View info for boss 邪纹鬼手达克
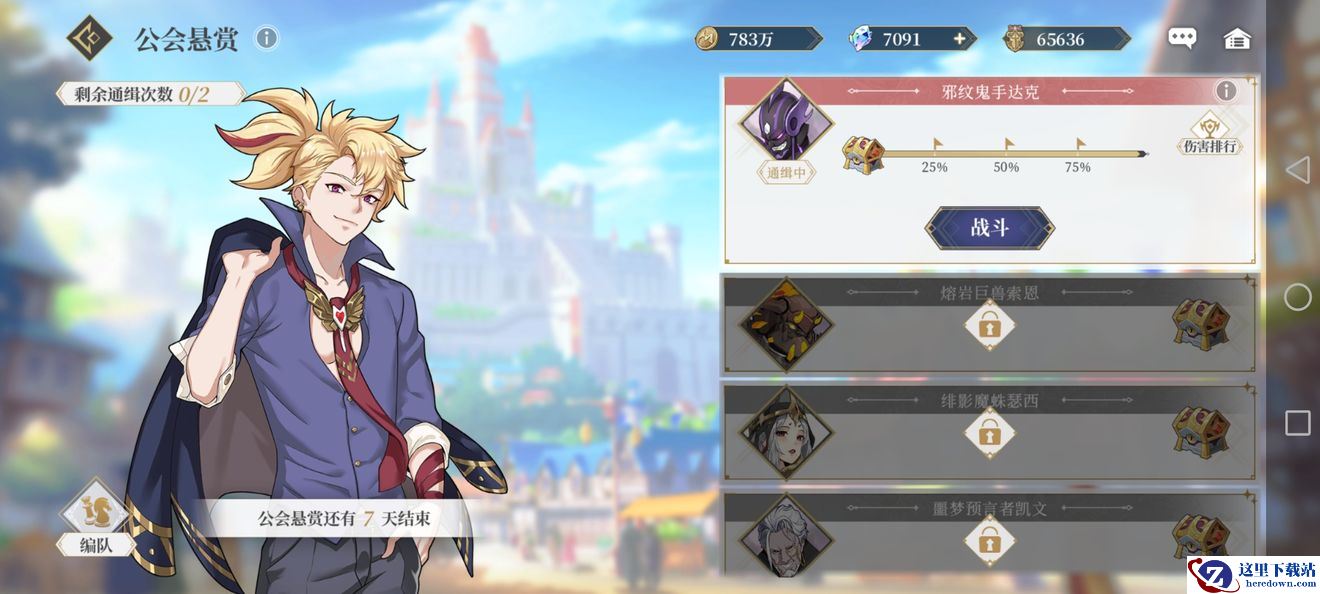This screenshot has height=594, width=1320. coord(1226,92)
